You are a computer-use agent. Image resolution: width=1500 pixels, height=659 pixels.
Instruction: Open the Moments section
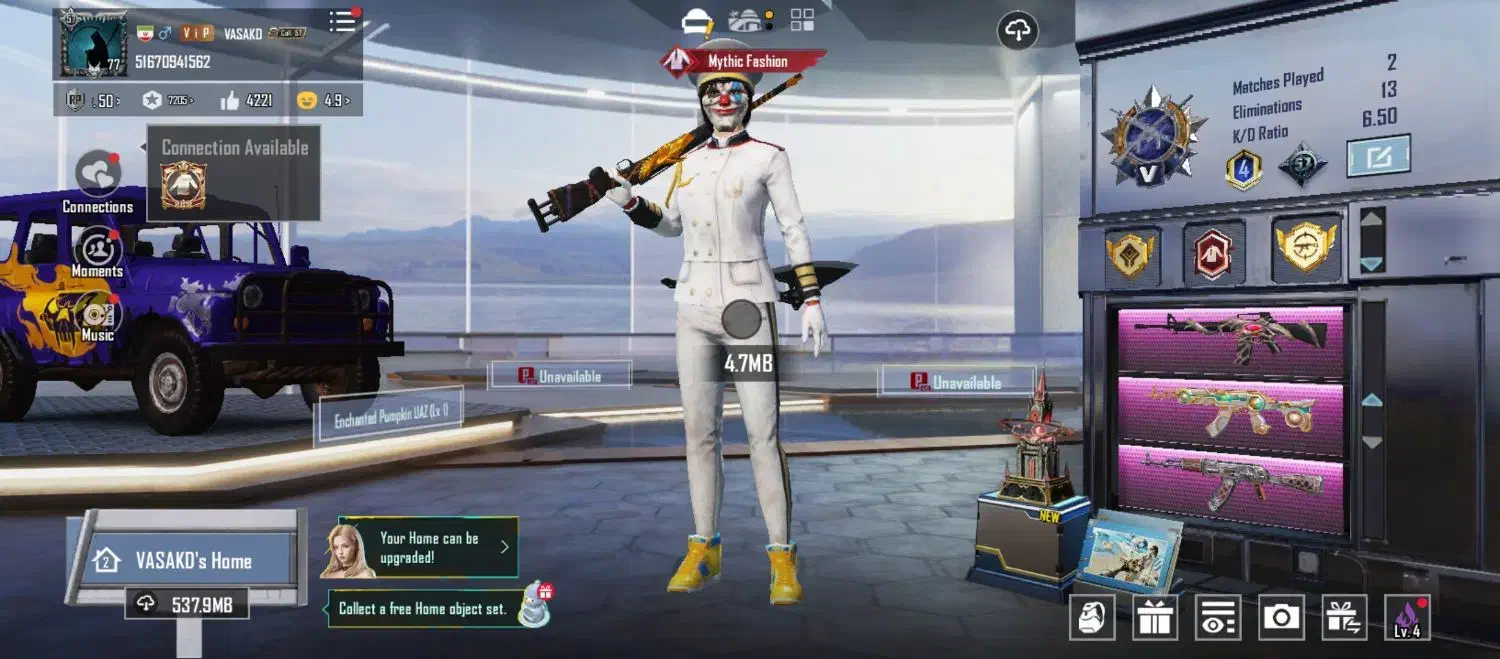[98, 248]
